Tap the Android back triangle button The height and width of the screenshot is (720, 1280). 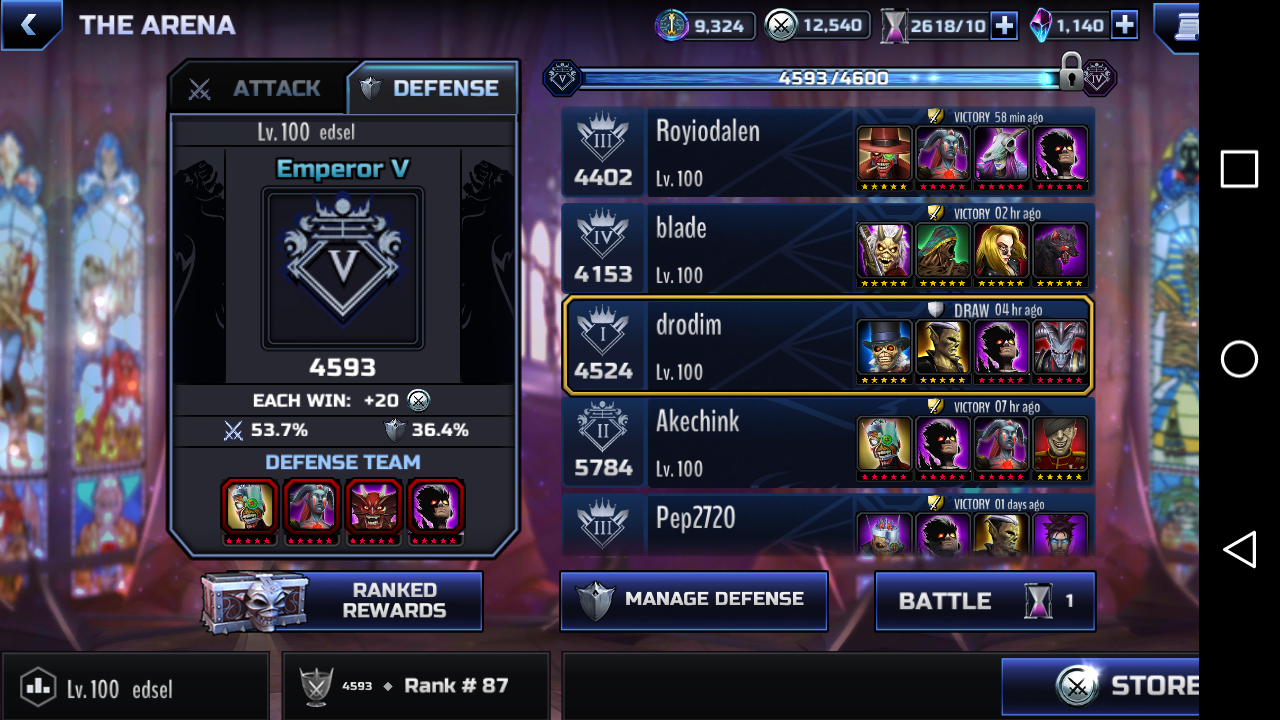coord(1239,549)
